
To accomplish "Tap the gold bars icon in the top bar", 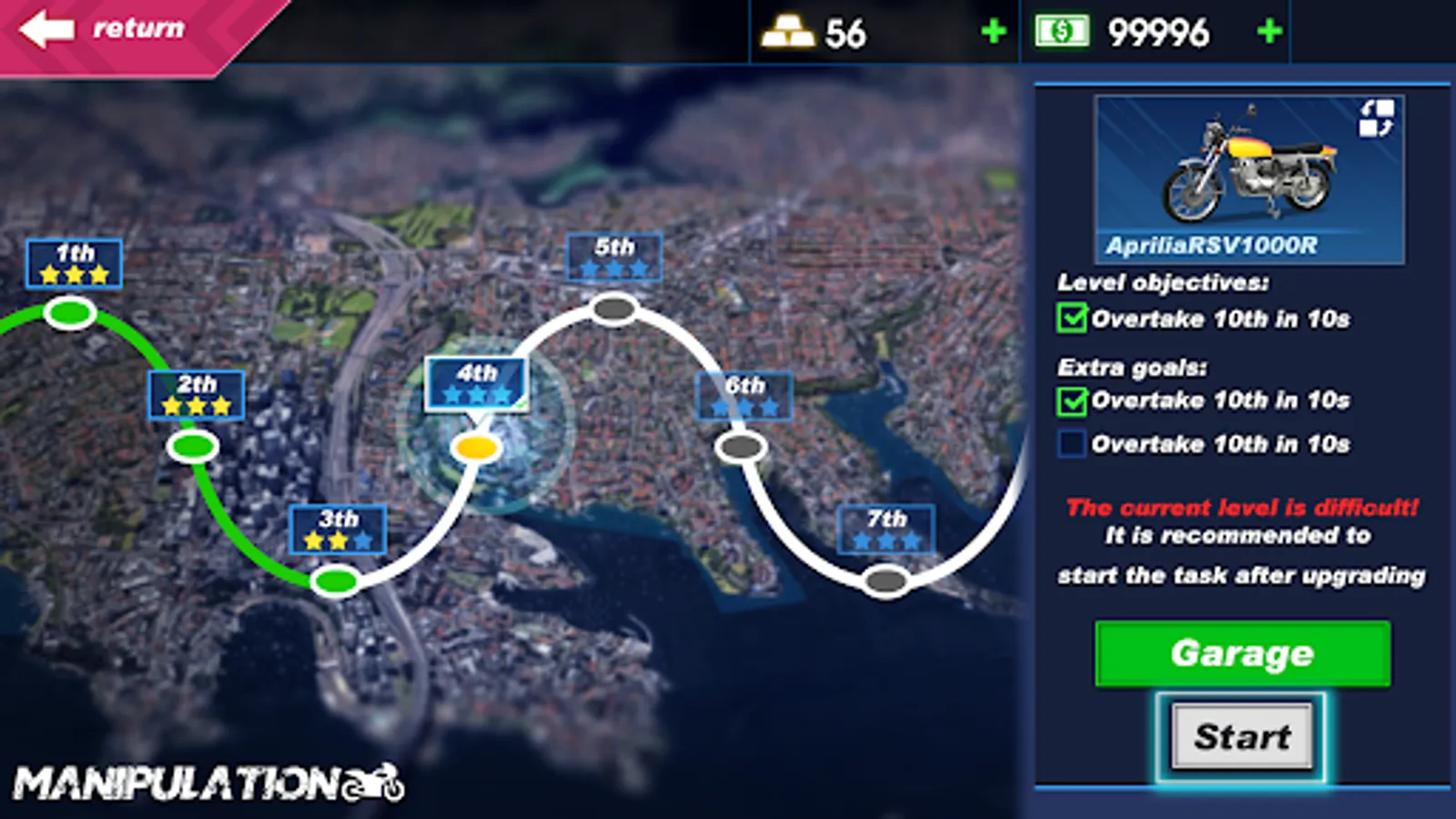I will [x=788, y=32].
